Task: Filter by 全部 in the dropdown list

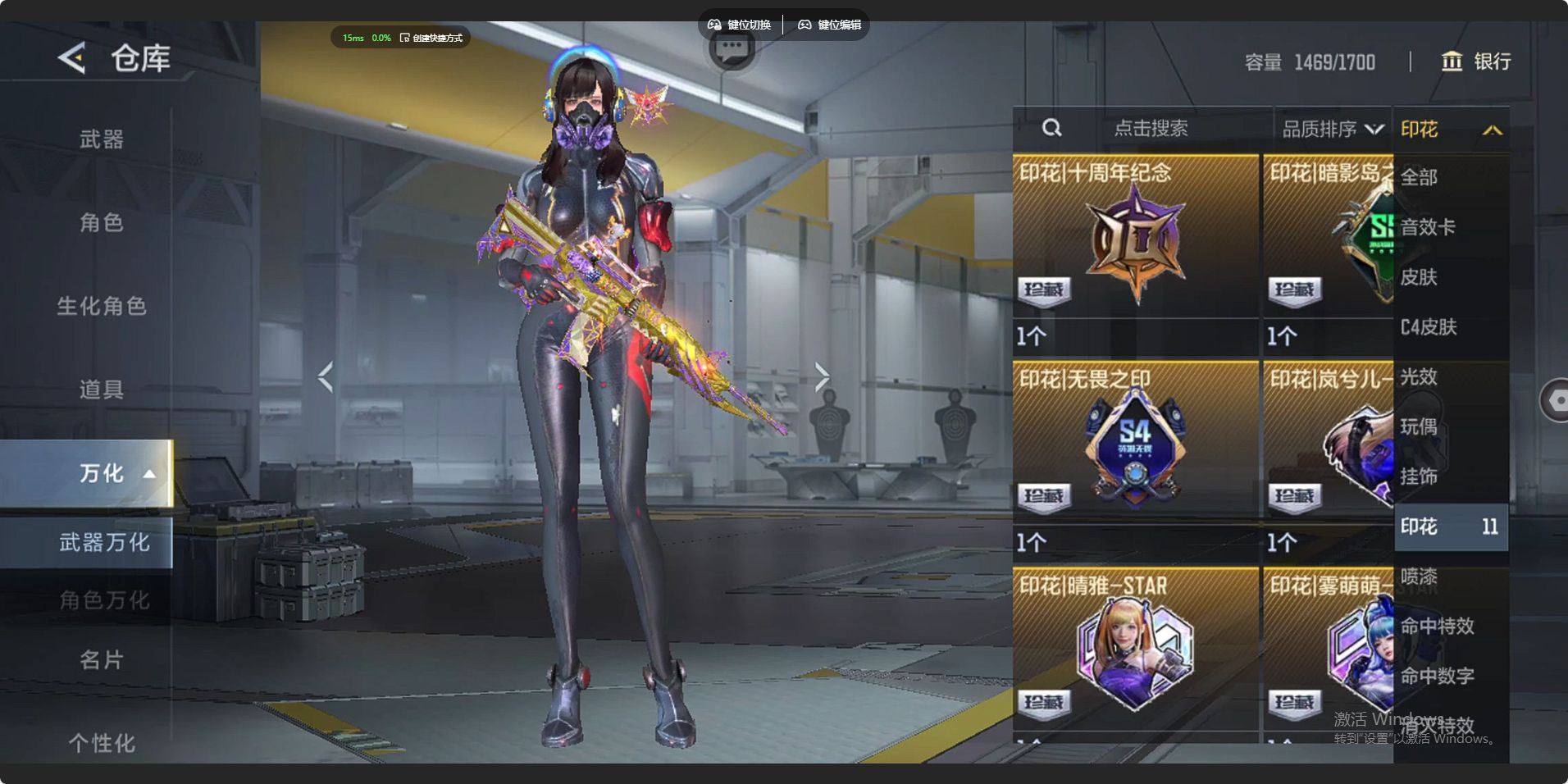Action: click(x=1419, y=177)
